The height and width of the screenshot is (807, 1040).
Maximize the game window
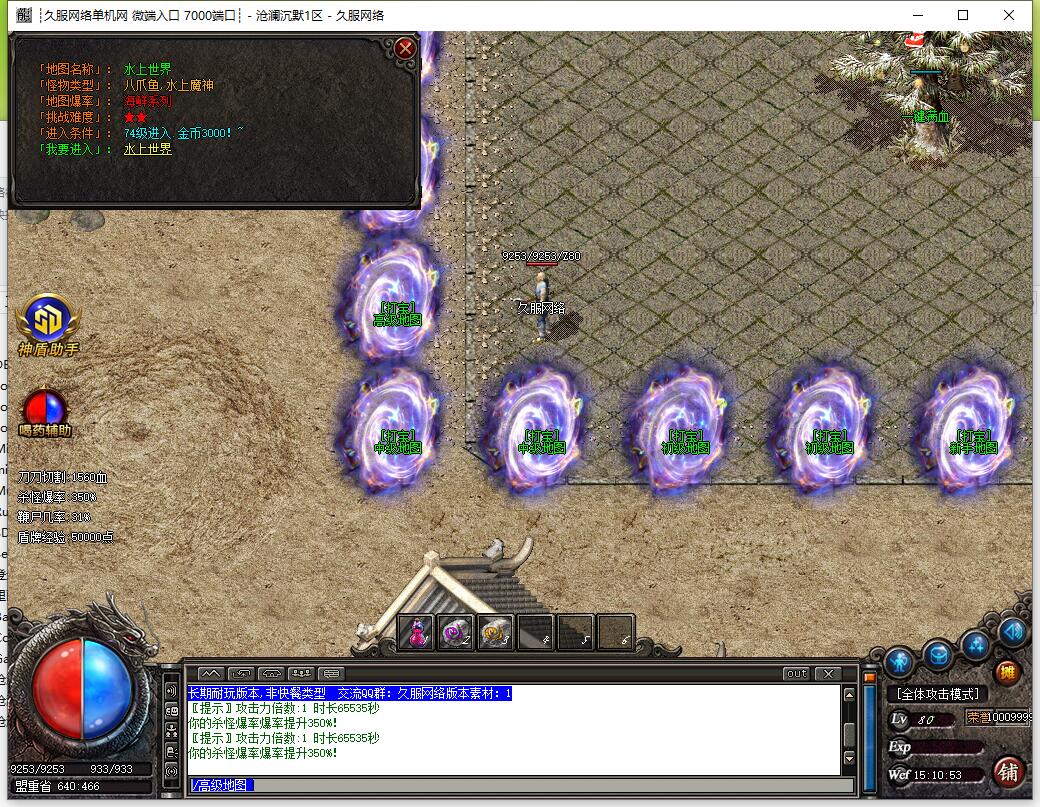[963, 15]
